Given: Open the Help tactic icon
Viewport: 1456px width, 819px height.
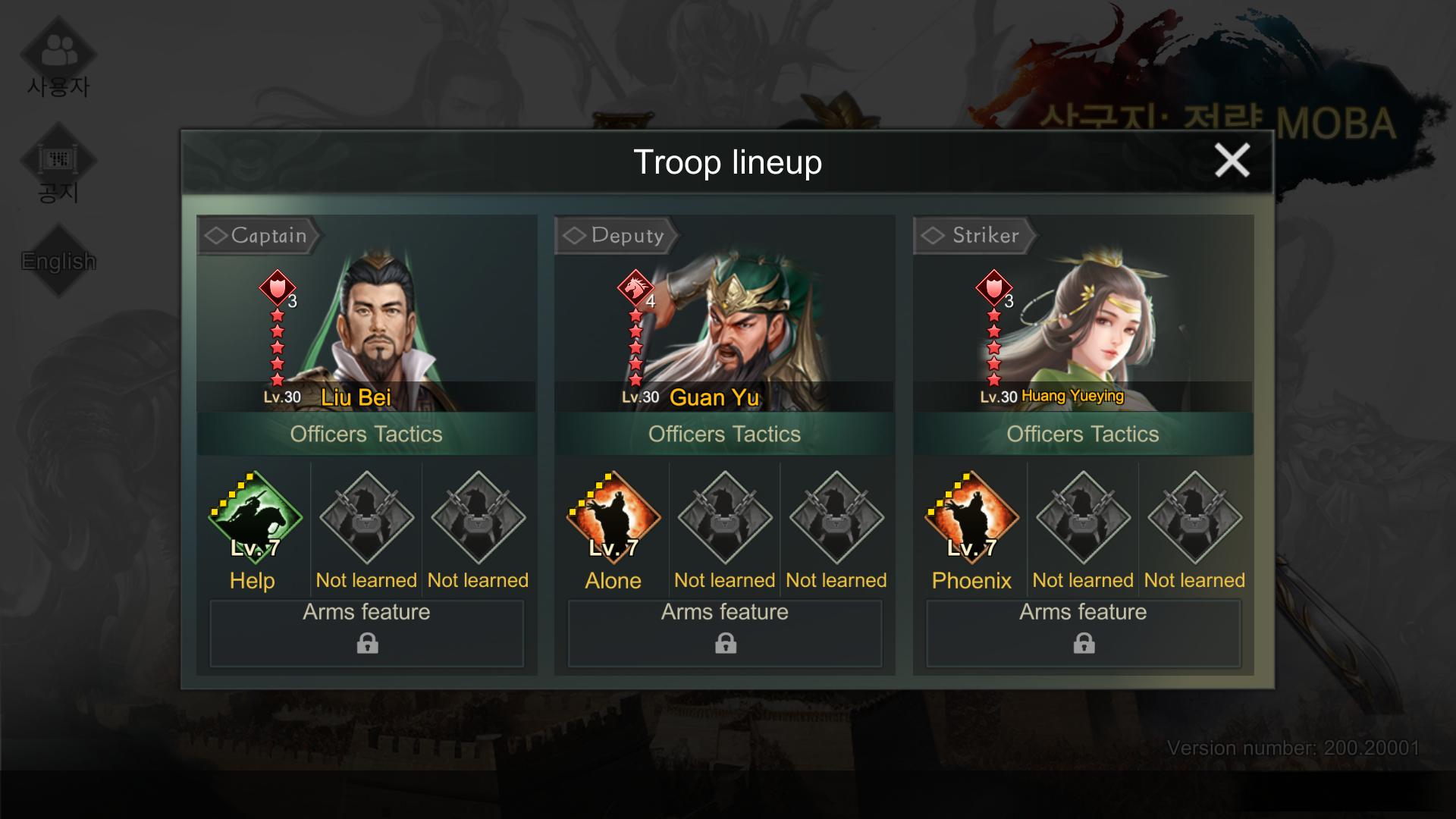Looking at the screenshot, I should click(255, 517).
